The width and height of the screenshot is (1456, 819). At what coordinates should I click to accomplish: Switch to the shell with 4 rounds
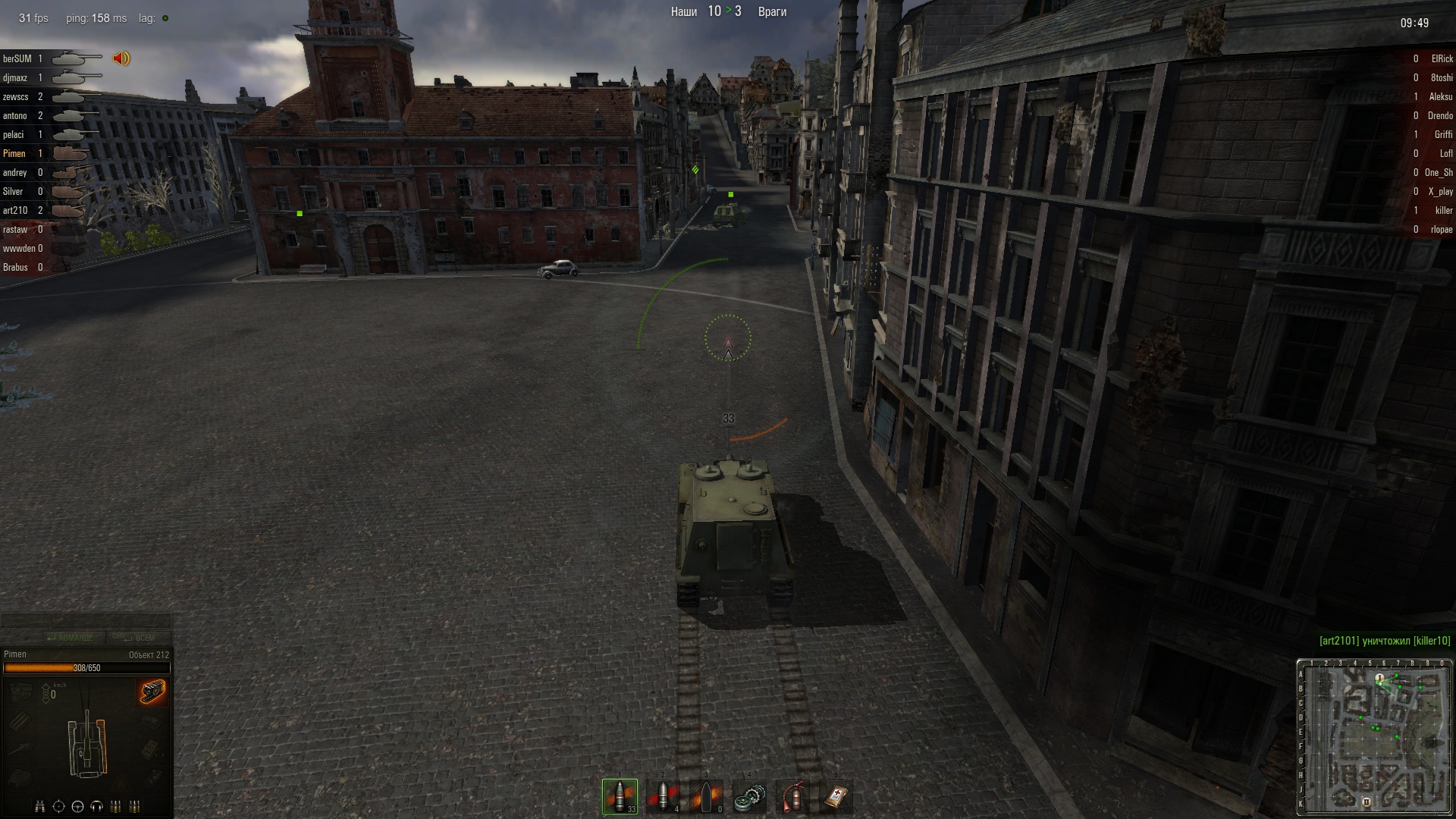point(663,796)
